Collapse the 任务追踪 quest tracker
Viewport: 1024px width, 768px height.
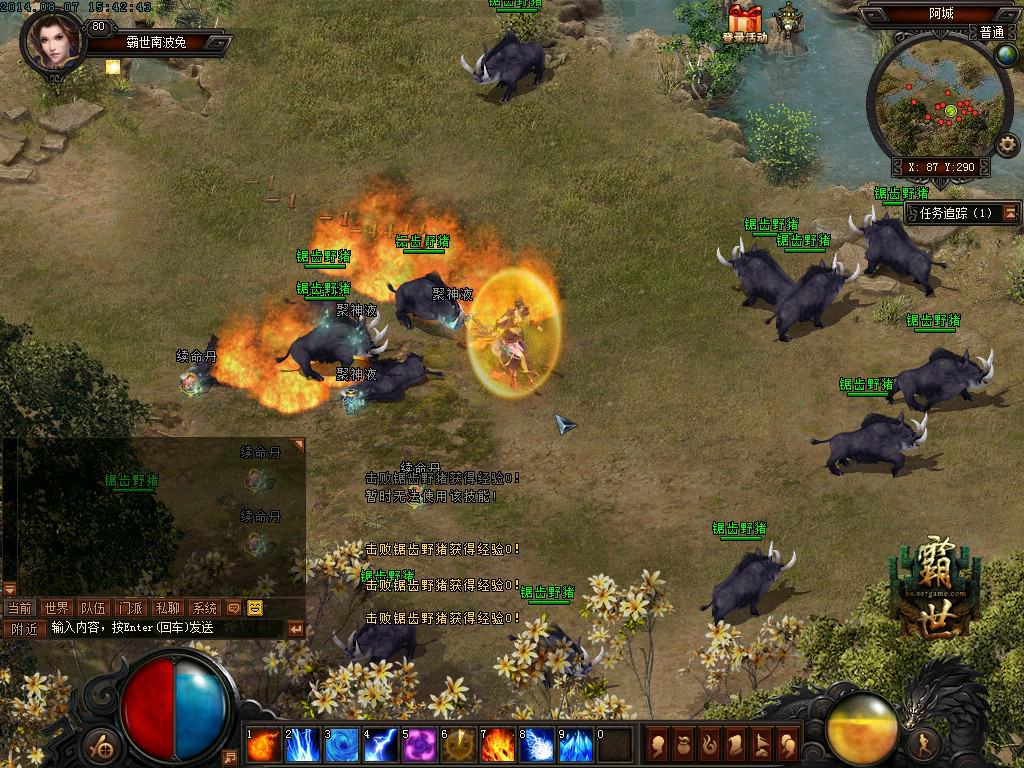[x=1011, y=213]
